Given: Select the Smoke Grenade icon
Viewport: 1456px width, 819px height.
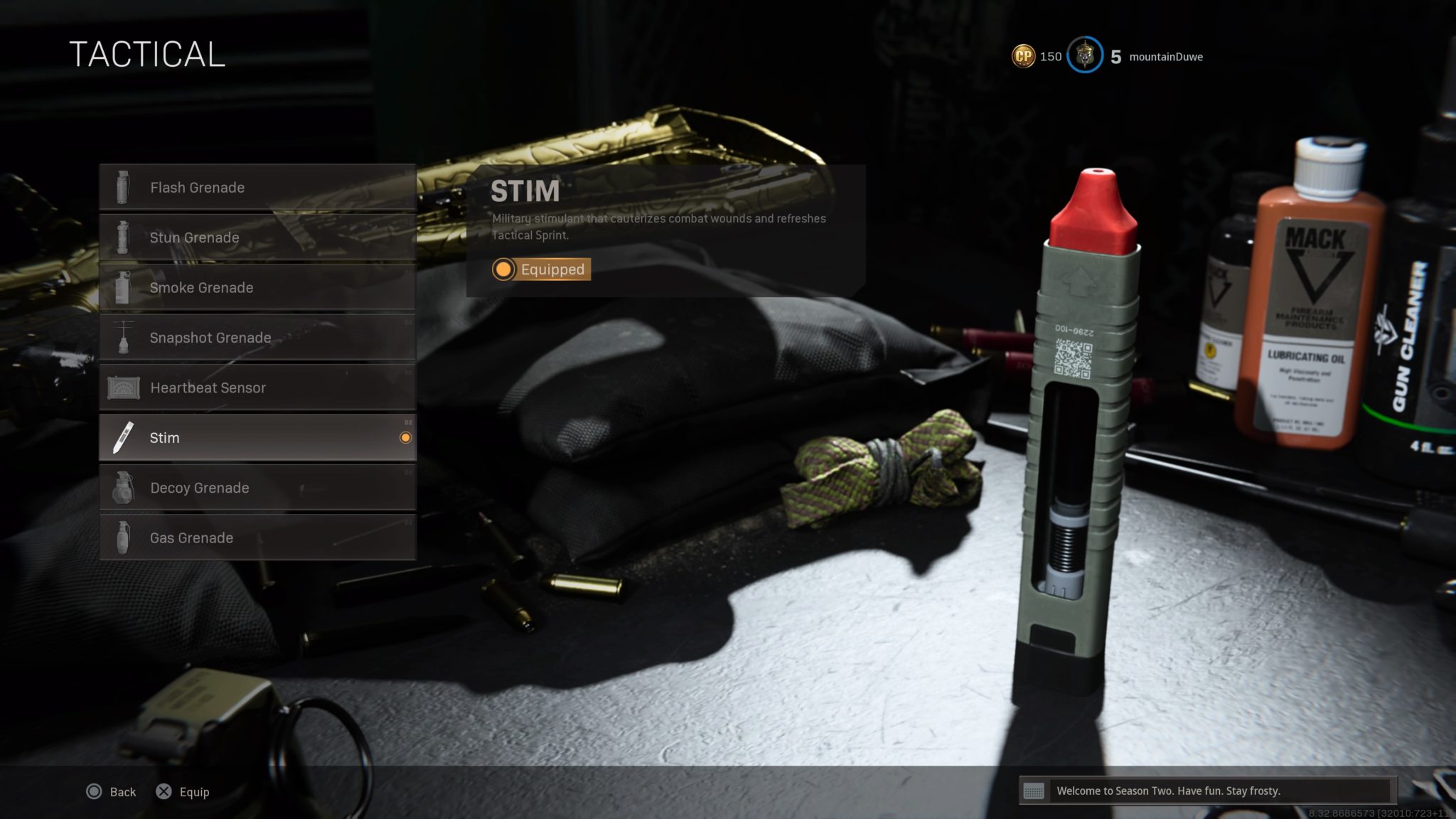Looking at the screenshot, I should (x=123, y=287).
